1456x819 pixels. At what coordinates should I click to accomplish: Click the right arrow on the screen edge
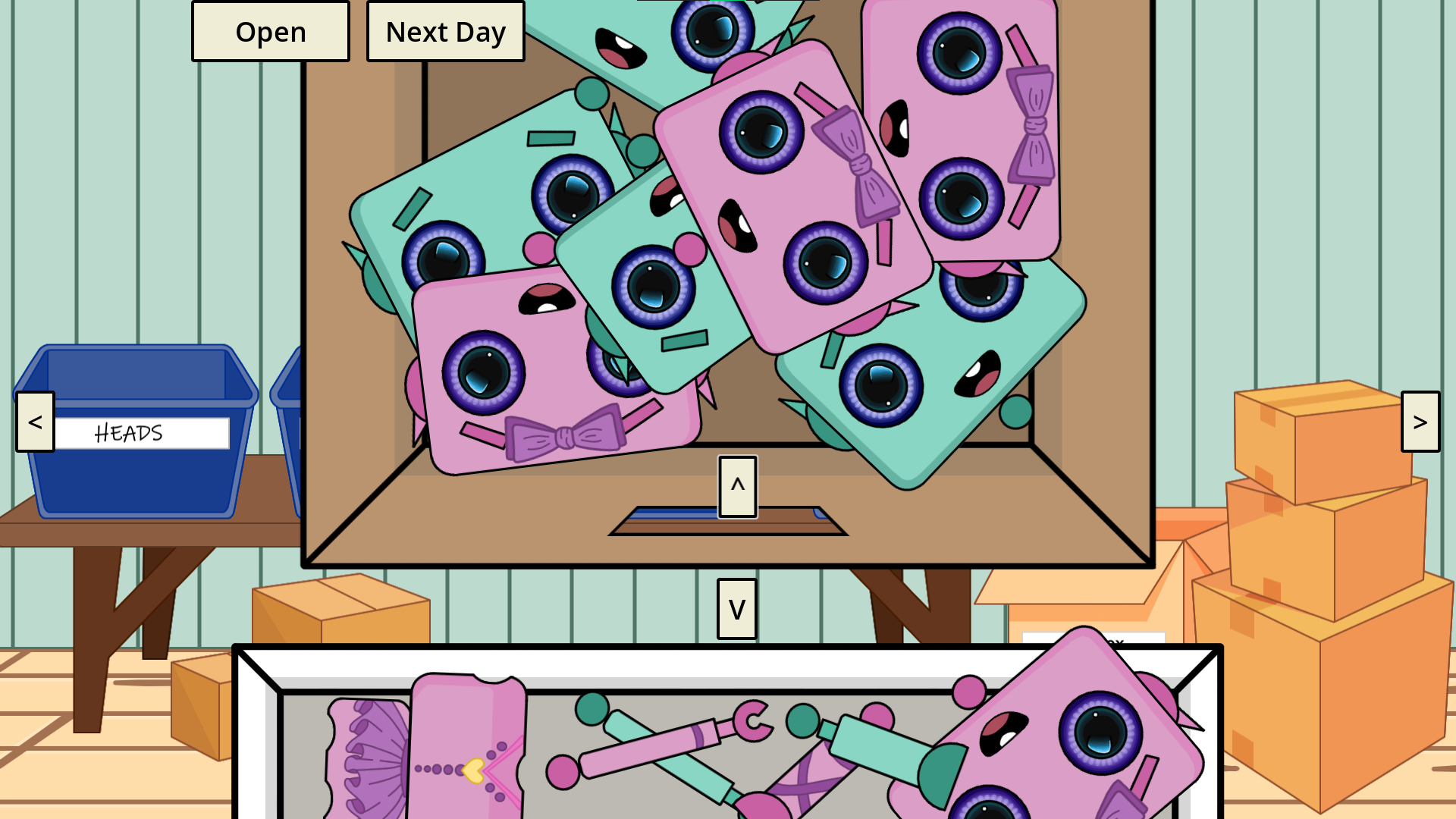coord(1421,422)
